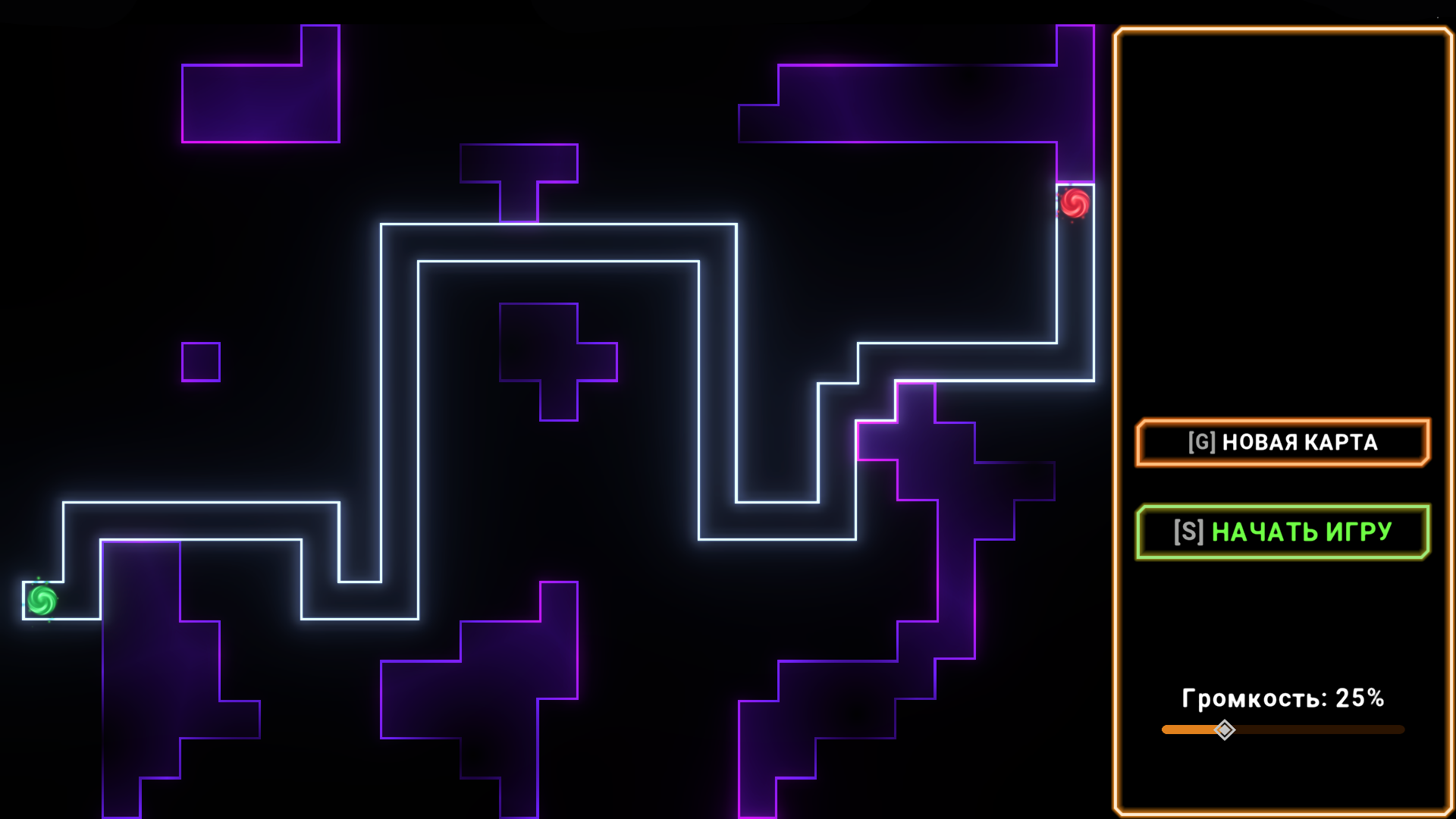Click the orange filled portion of the slider
The height and width of the screenshot is (819, 1456).
pos(1191,730)
